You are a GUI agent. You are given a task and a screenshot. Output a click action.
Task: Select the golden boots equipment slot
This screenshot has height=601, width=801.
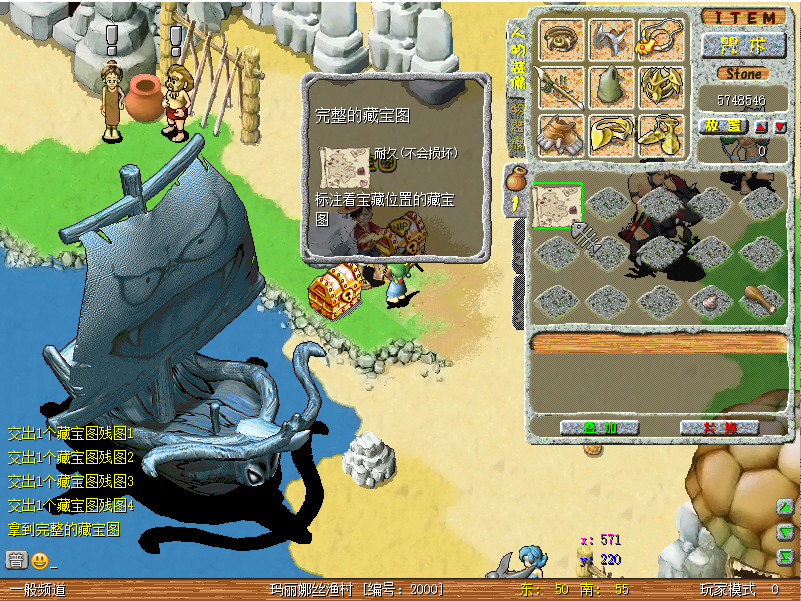click(x=661, y=135)
